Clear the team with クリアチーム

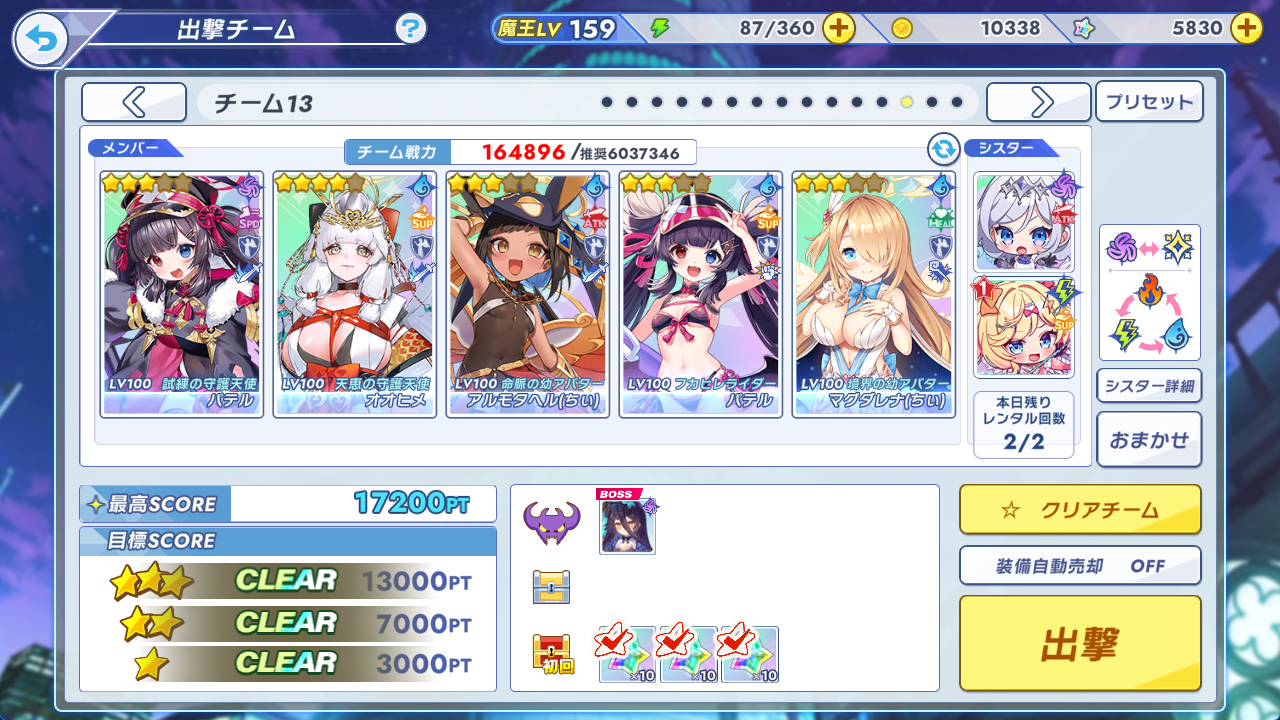(1079, 510)
